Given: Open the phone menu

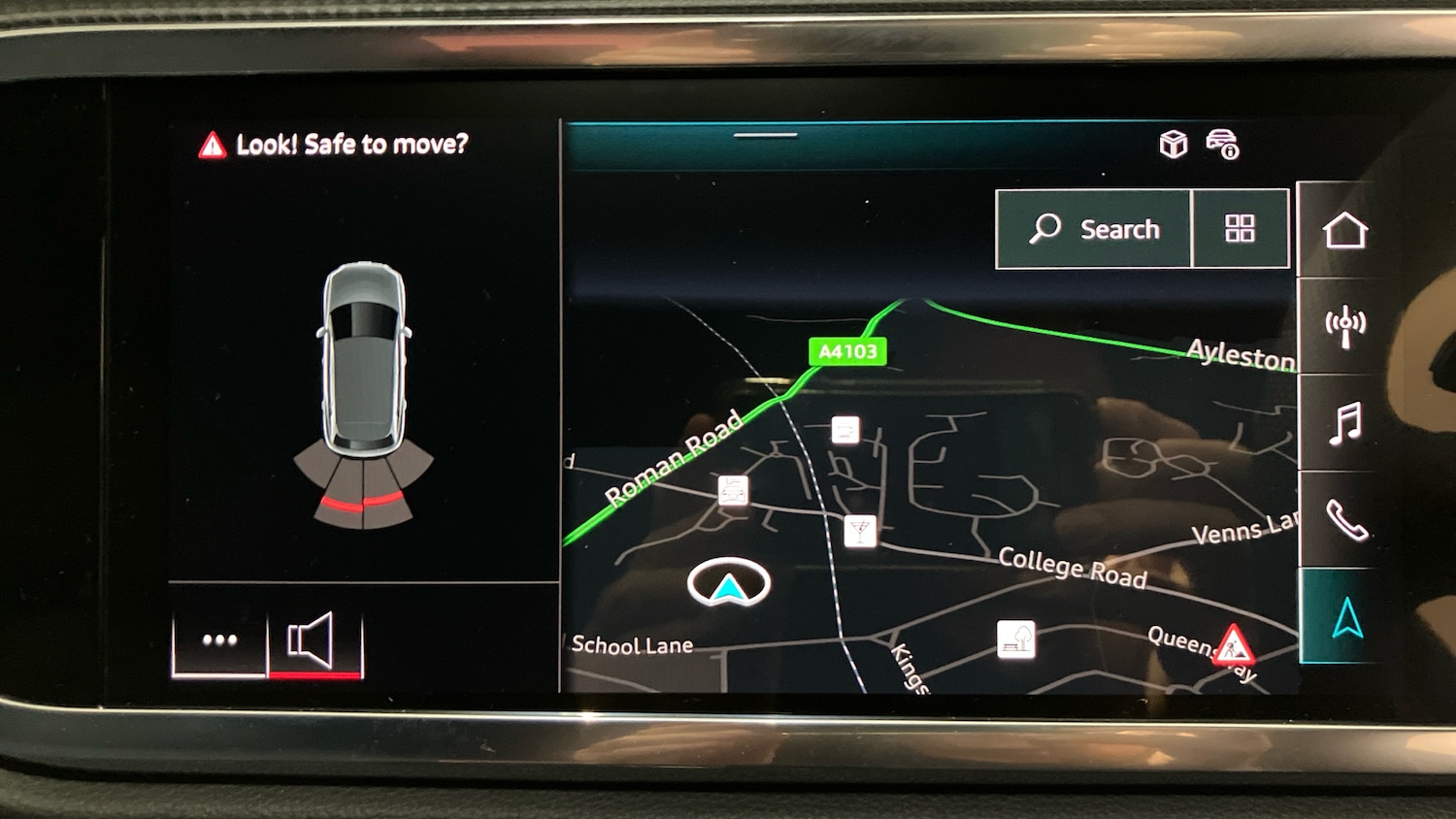Looking at the screenshot, I should [1346, 520].
